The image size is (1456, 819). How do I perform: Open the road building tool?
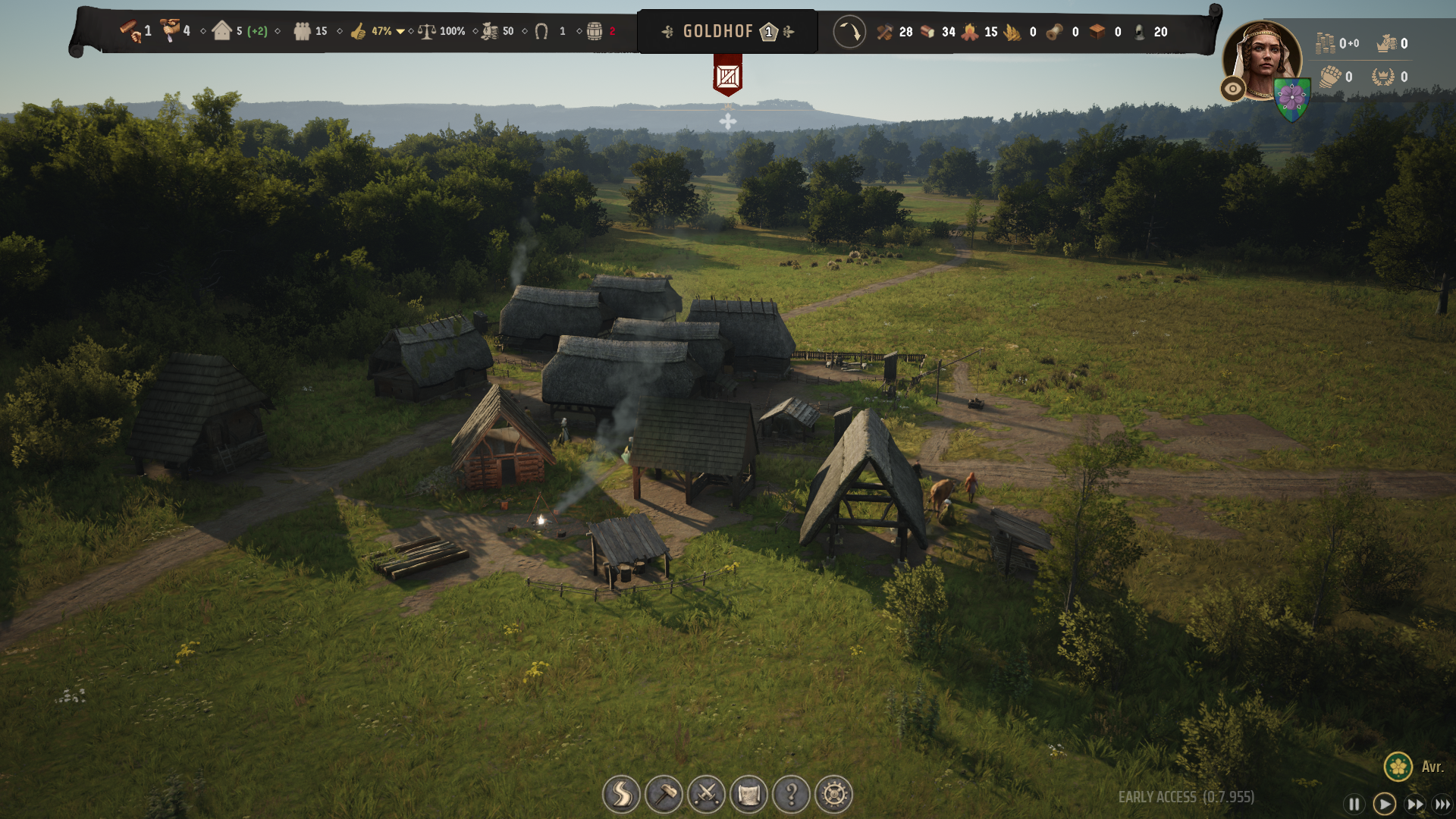621,794
